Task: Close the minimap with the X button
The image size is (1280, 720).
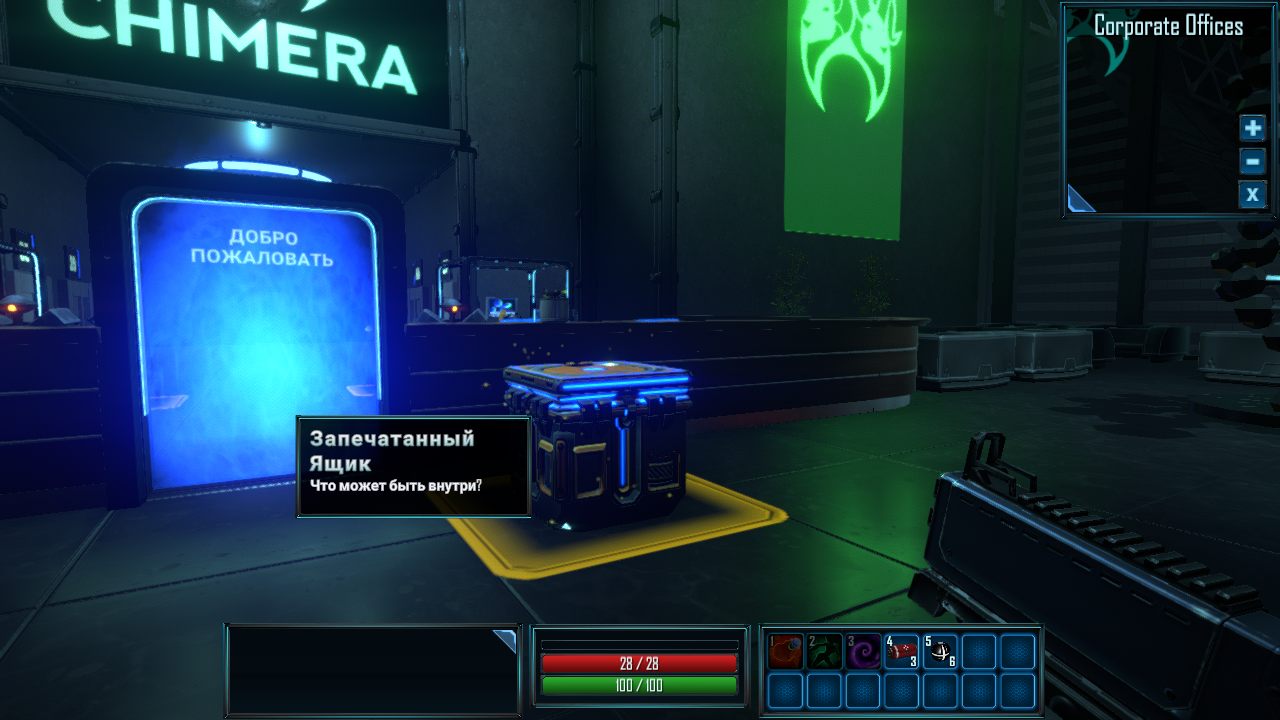Action: [1252, 194]
